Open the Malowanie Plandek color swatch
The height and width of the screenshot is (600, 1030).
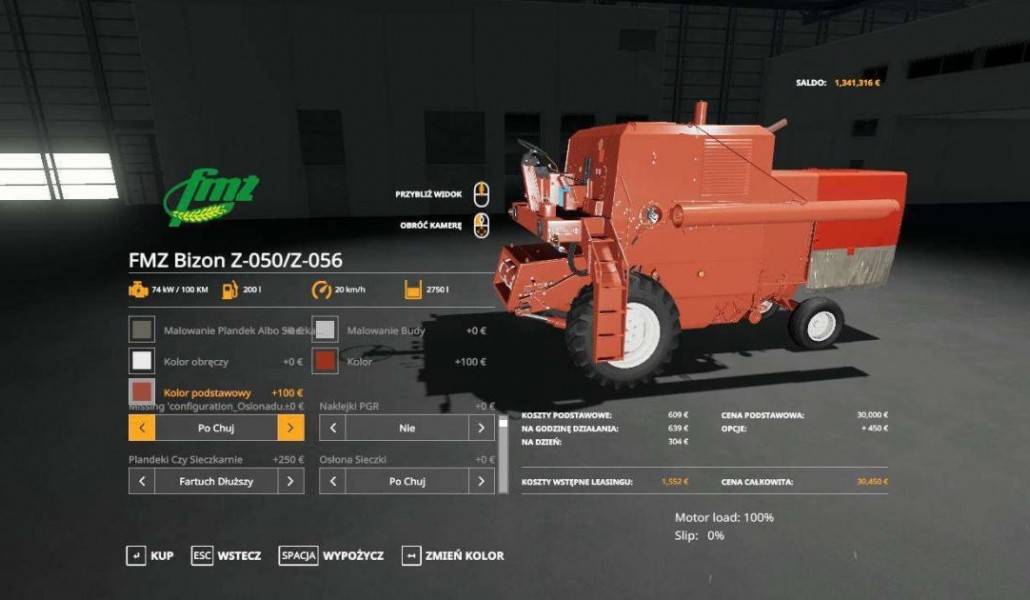coord(142,330)
